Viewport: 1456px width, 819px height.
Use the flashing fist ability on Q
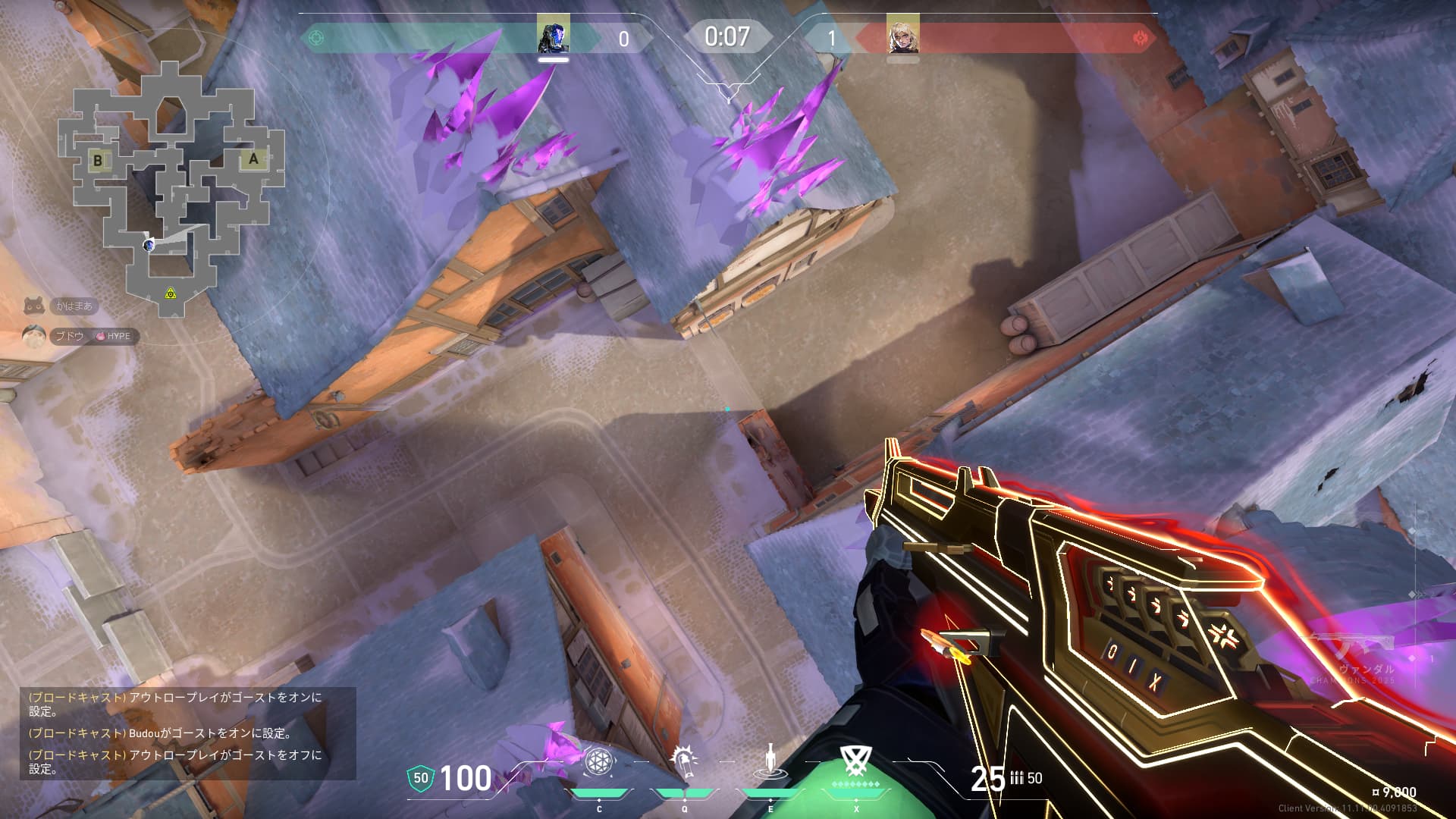(685, 762)
